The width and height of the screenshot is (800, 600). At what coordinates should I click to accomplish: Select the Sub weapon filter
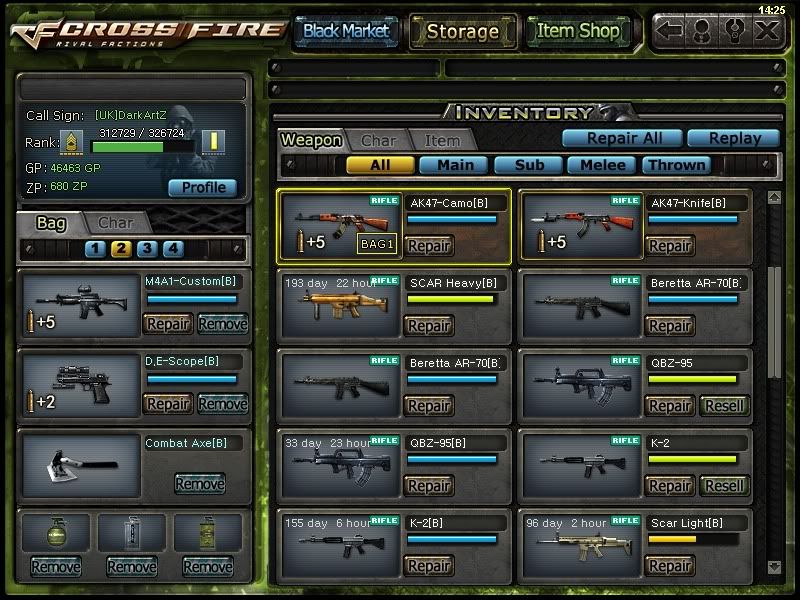(528, 165)
